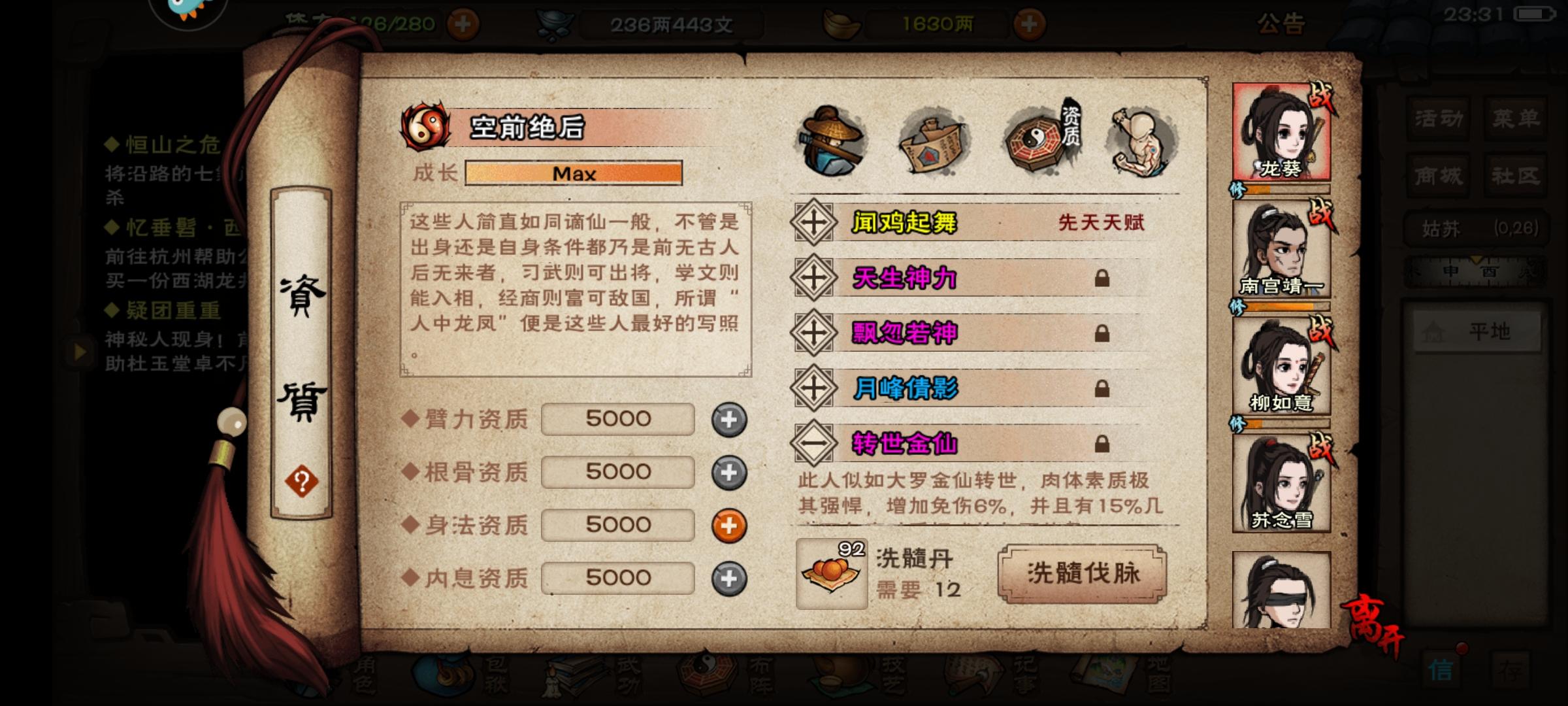1568x706 pixels.
Task: Click the Max 成长 growth progress bar
Action: (574, 173)
